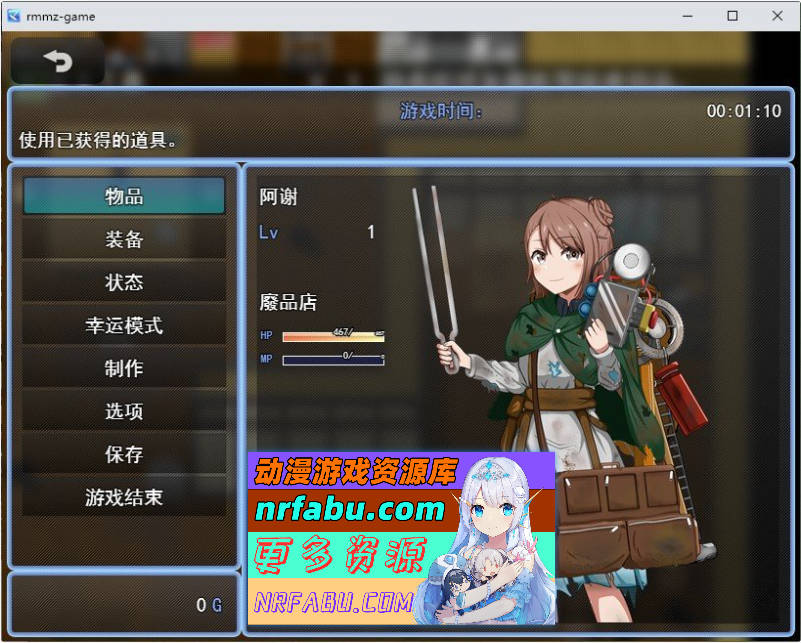Select the 装备 equipment entry
The height and width of the screenshot is (643, 801).
tap(124, 240)
